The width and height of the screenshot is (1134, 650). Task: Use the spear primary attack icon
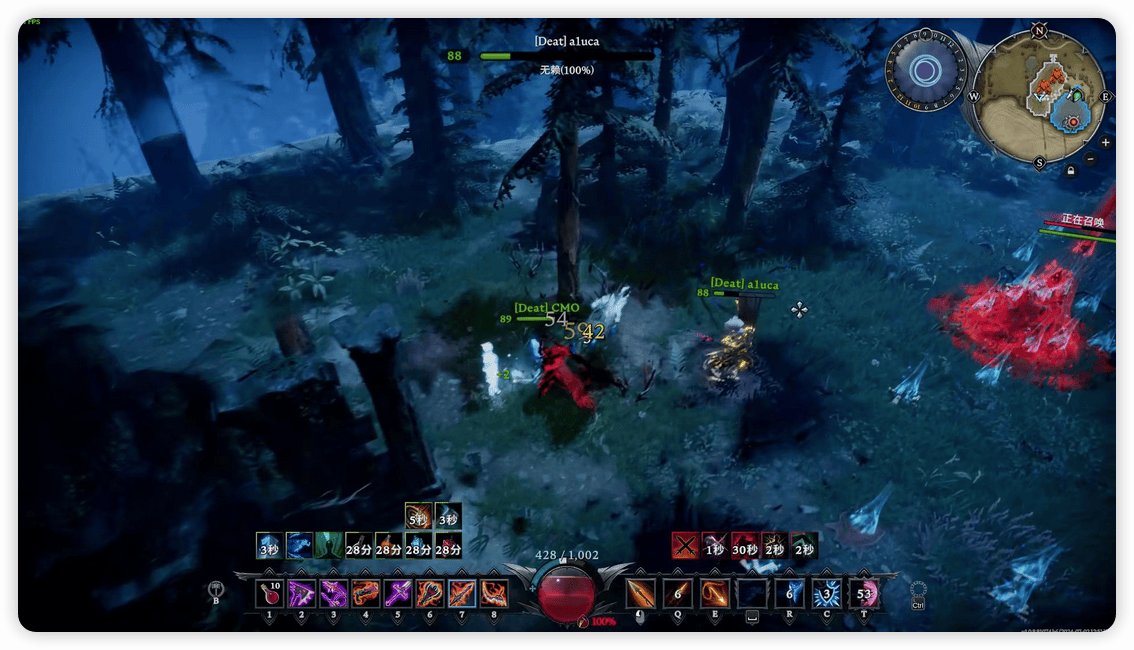[x=641, y=594]
